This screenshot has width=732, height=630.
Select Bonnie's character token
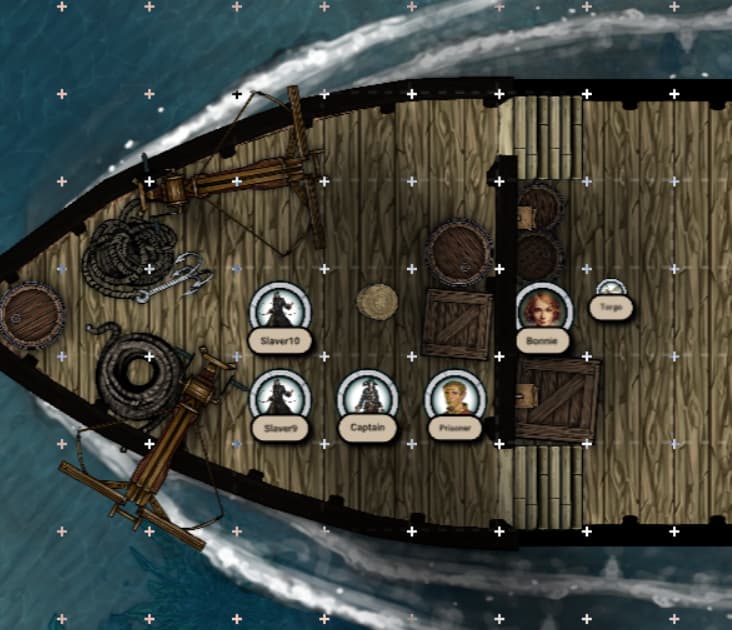543,308
